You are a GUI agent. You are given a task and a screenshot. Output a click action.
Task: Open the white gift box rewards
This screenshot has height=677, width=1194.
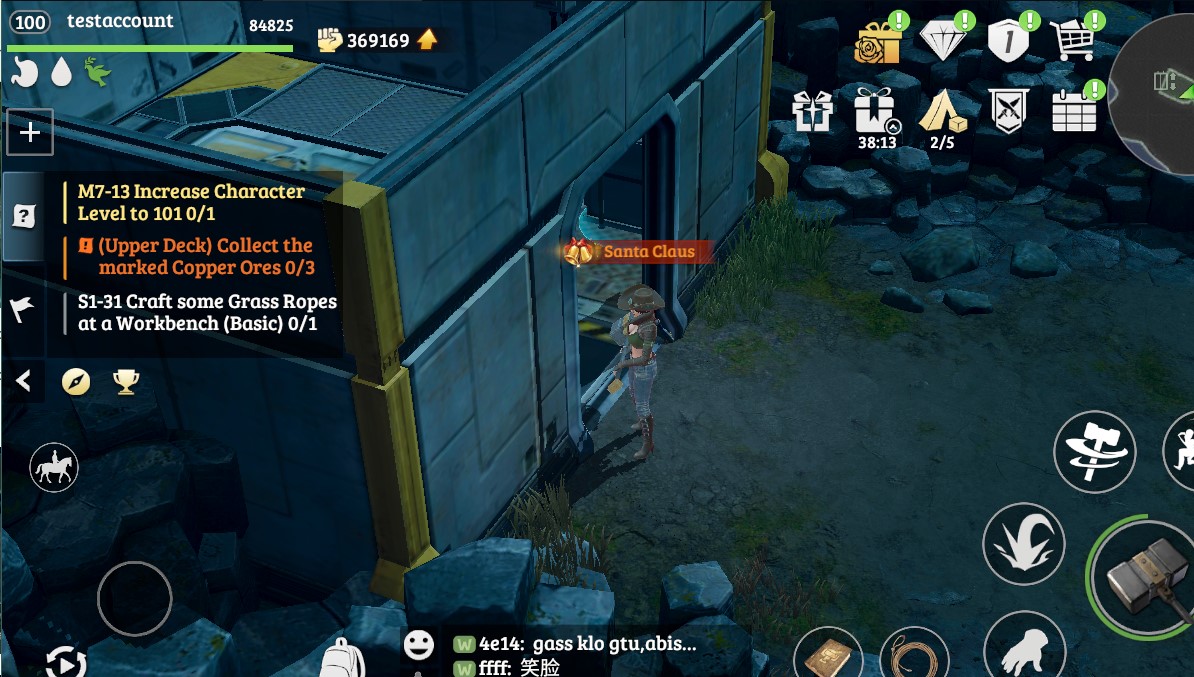click(x=813, y=111)
